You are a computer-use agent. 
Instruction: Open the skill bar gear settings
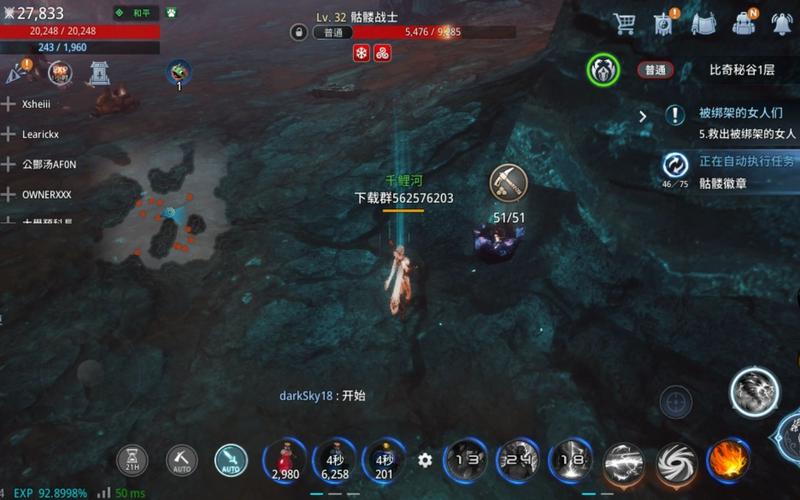point(425,460)
